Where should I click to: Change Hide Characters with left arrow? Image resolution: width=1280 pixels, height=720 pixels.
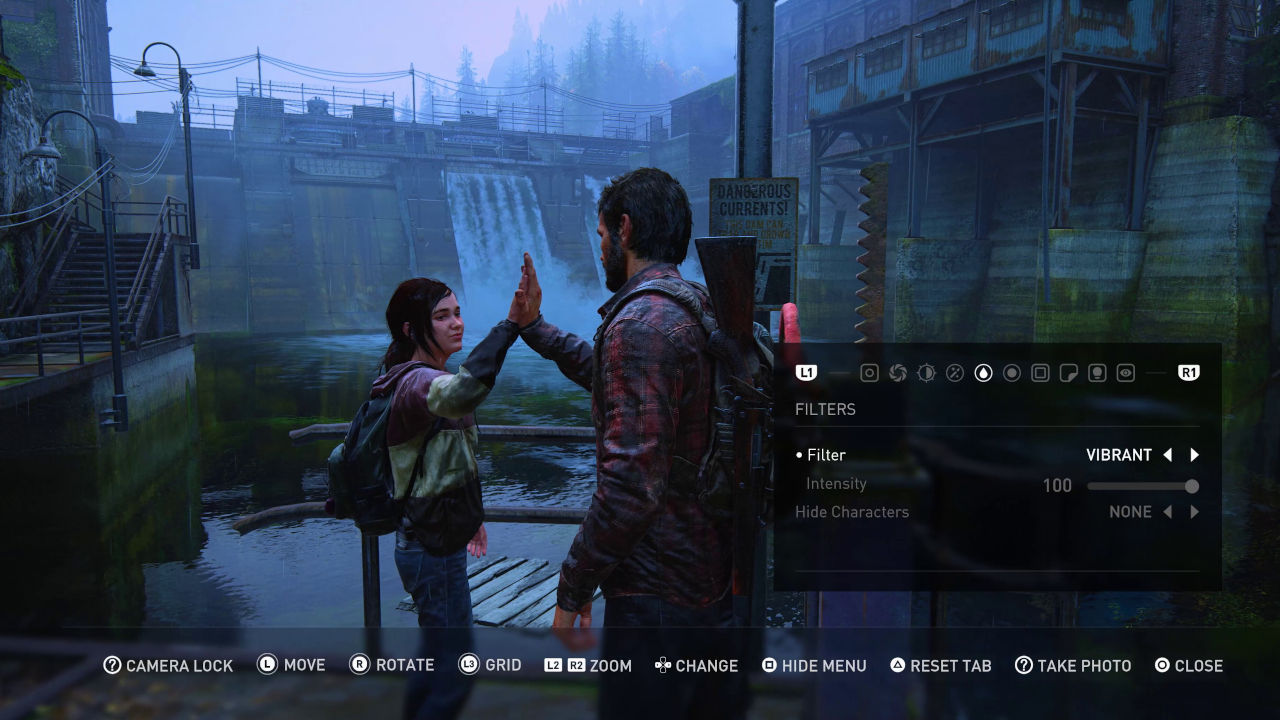[1167, 512]
